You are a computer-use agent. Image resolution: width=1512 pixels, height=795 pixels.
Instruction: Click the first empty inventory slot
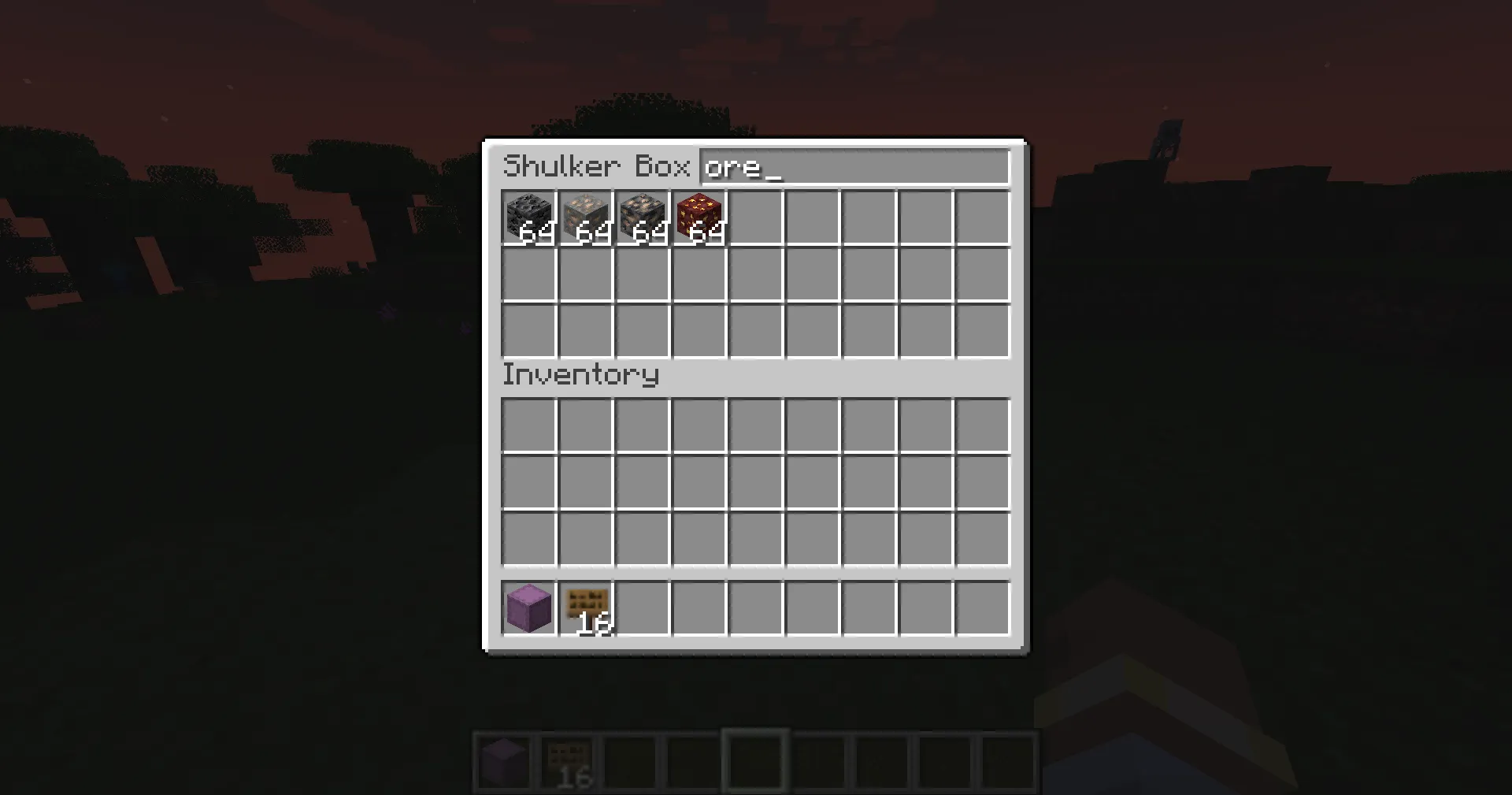[x=529, y=425]
